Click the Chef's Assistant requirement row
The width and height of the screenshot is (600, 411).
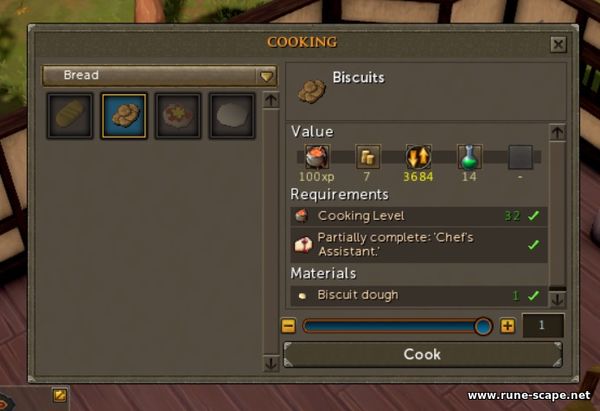pos(420,244)
